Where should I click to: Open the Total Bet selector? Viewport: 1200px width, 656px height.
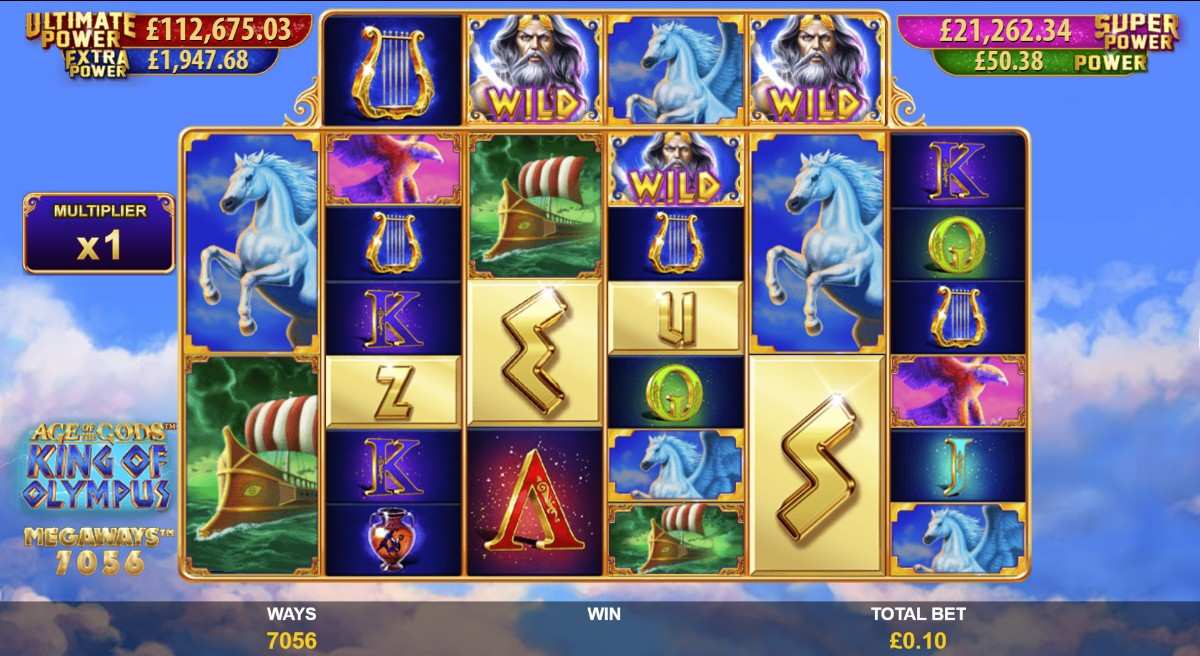(x=918, y=629)
